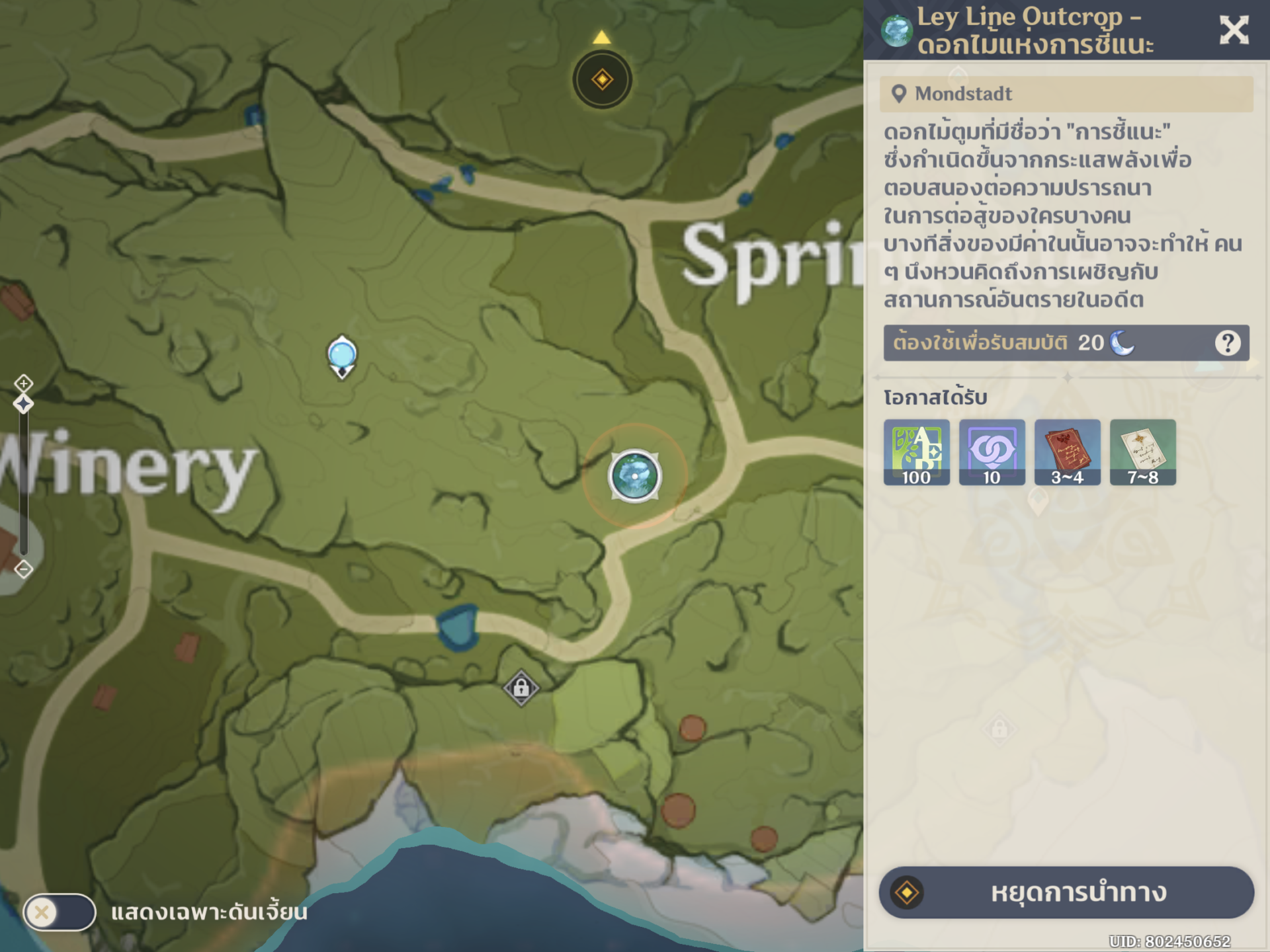Toggle the แสดงเฉพาะดันเจี้ยน dungeon-only switch
The image size is (1270, 952).
point(60,912)
